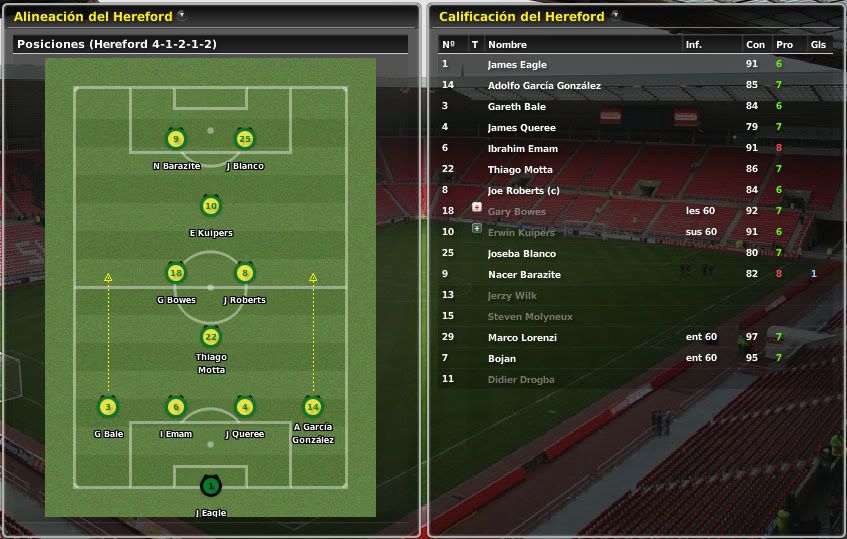Select the Bojan row in ratings list
847x539 pixels.
(502, 358)
